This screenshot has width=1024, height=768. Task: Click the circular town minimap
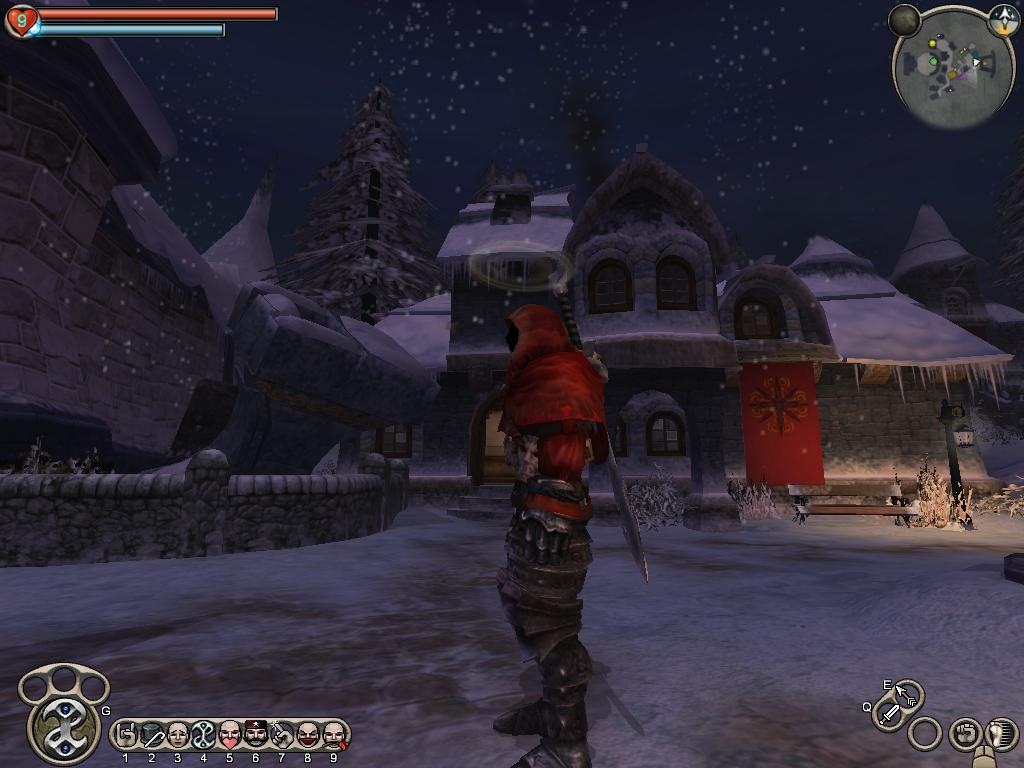(952, 70)
